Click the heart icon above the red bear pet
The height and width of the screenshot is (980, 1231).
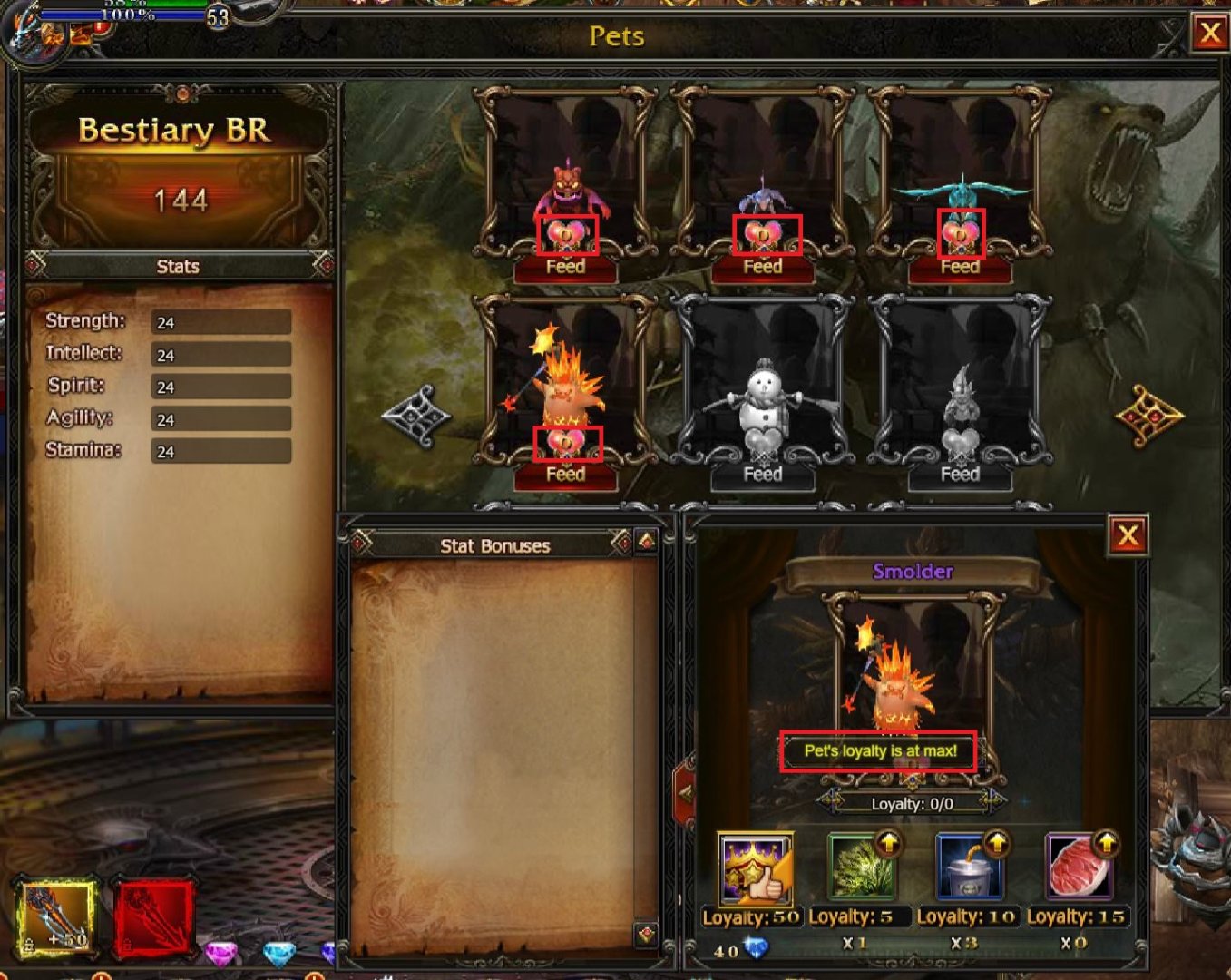(x=565, y=236)
